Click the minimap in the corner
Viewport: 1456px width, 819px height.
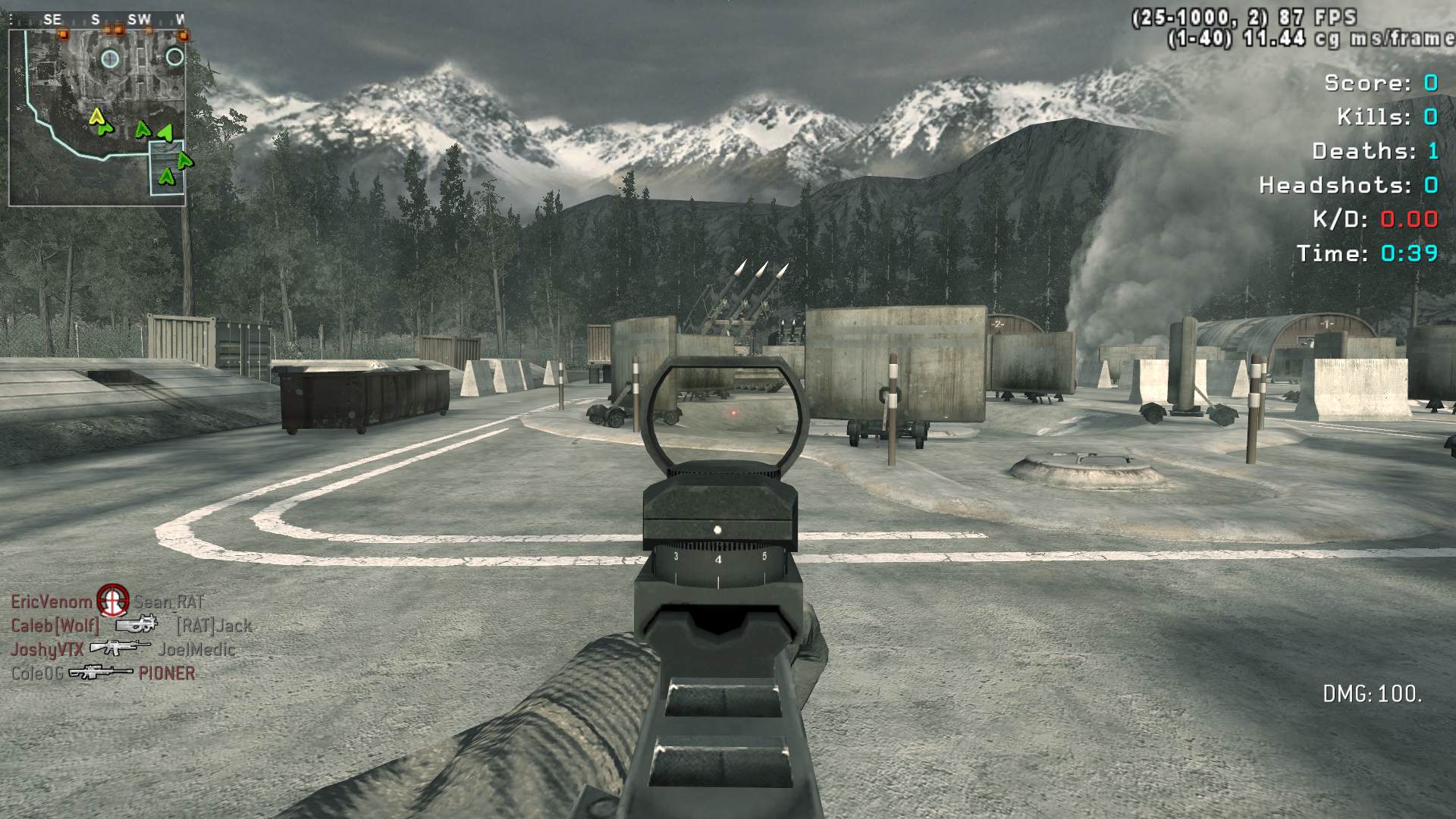[97, 118]
